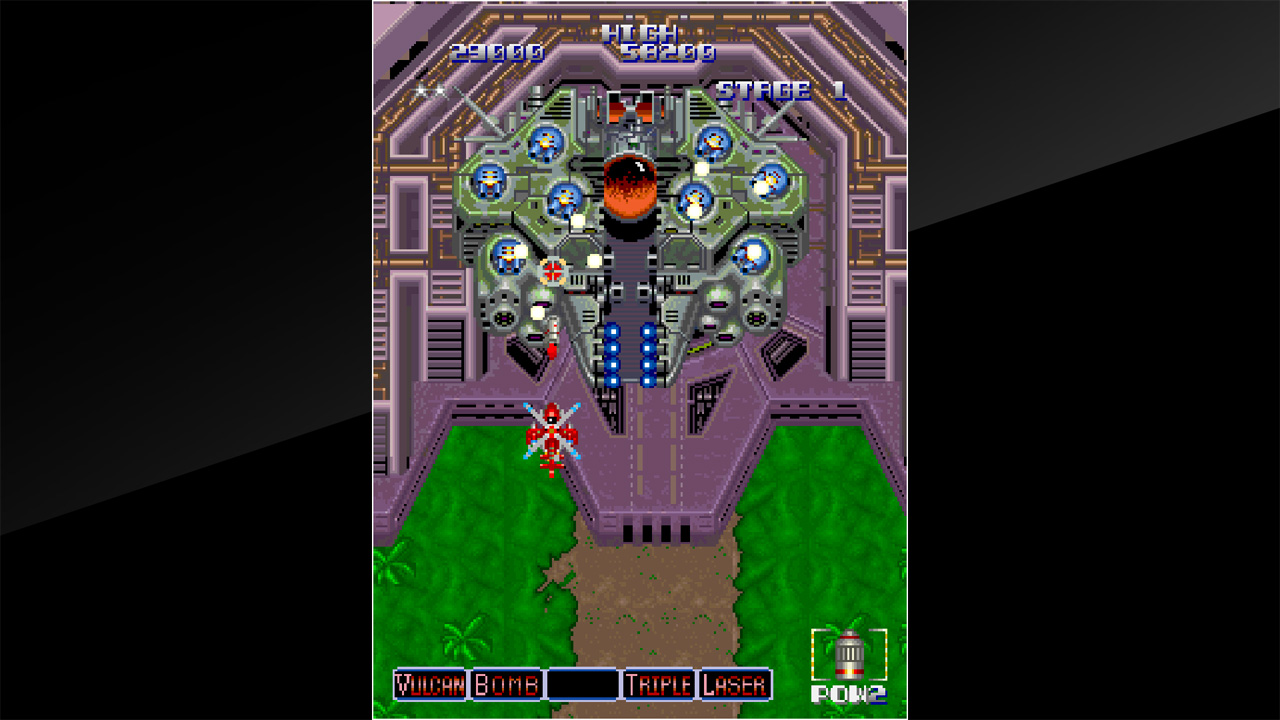Click the left blue dome turret

coord(489,181)
